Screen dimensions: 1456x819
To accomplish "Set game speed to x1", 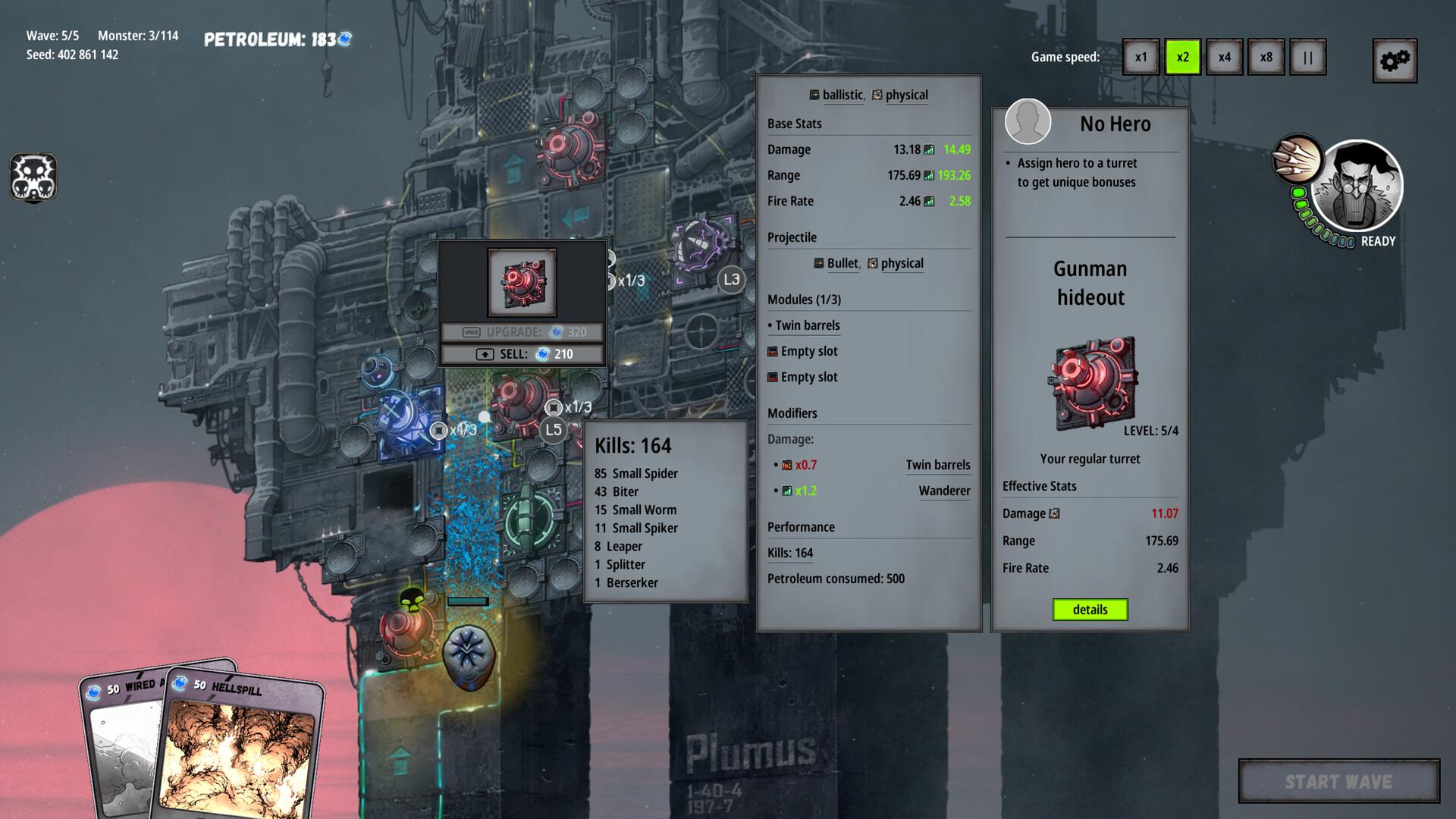I will [1141, 58].
